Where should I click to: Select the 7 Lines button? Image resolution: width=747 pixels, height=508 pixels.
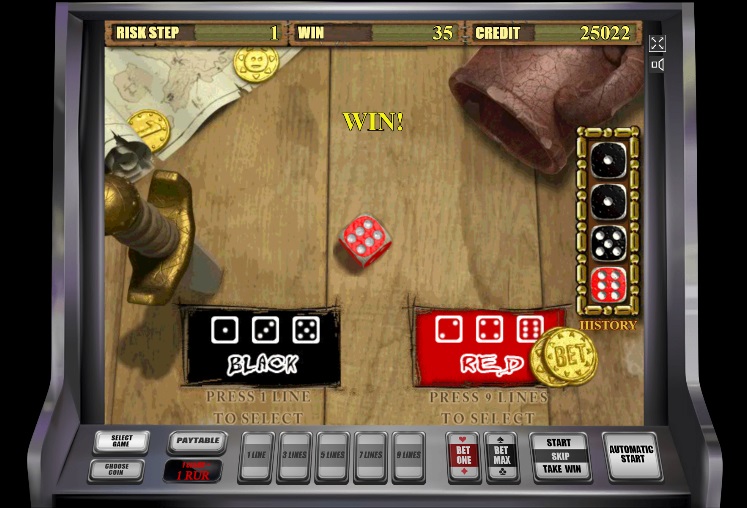pos(370,456)
